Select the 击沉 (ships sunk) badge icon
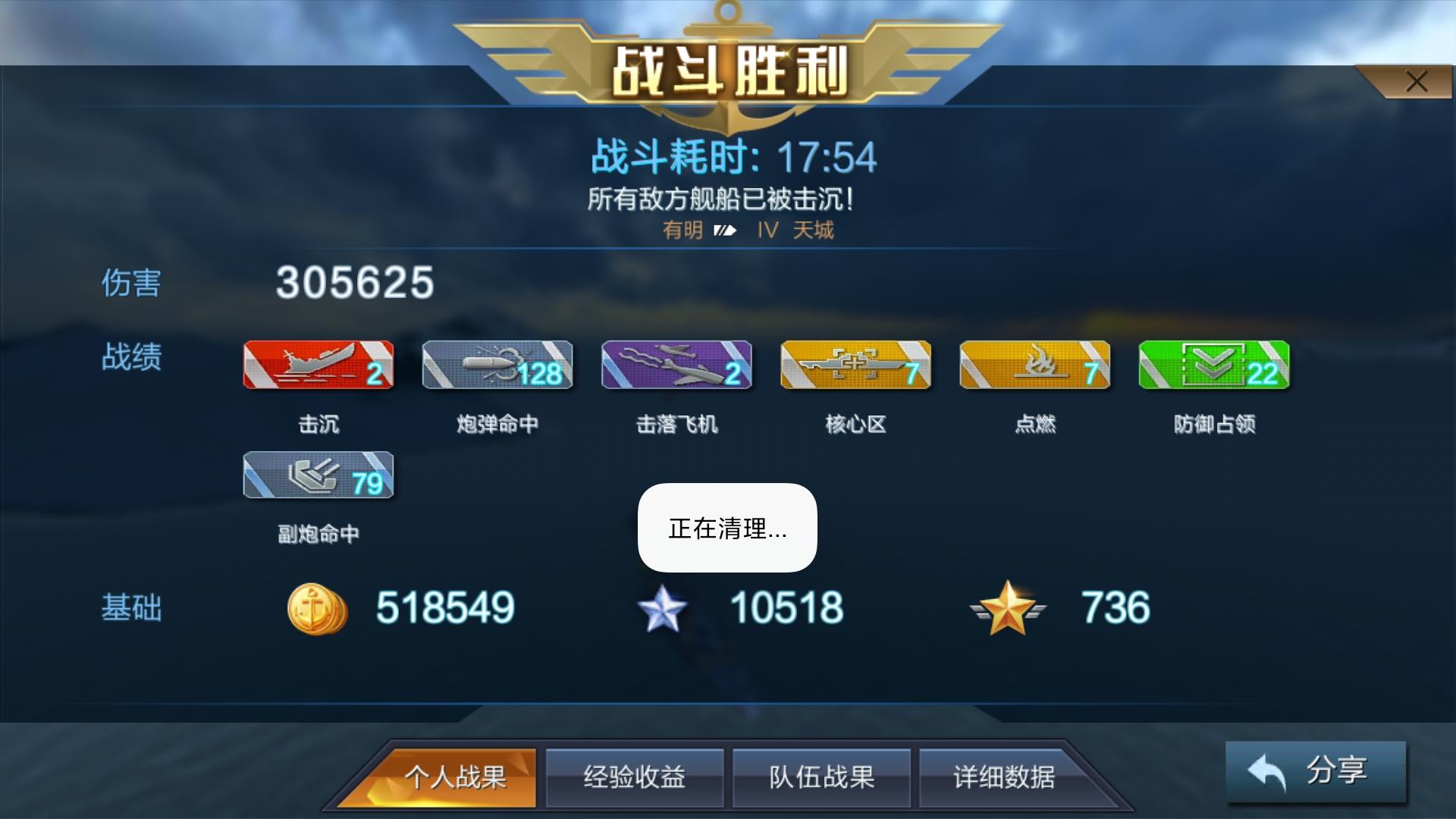1456x819 pixels. [318, 366]
